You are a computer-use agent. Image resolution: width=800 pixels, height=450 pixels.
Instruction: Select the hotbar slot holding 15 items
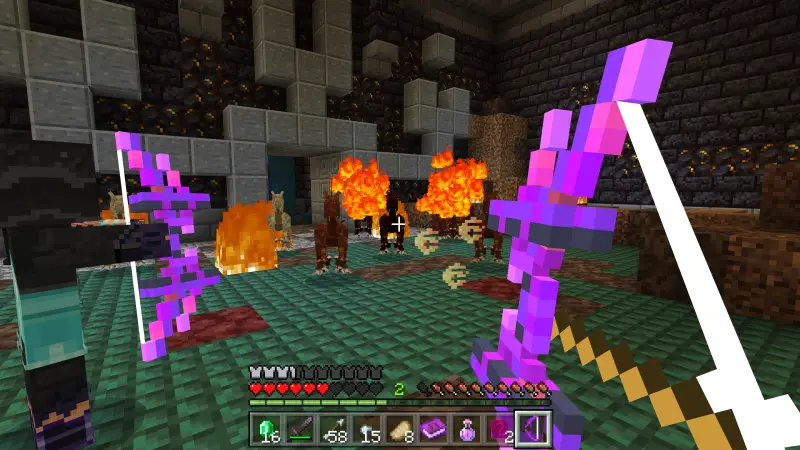[369, 429]
